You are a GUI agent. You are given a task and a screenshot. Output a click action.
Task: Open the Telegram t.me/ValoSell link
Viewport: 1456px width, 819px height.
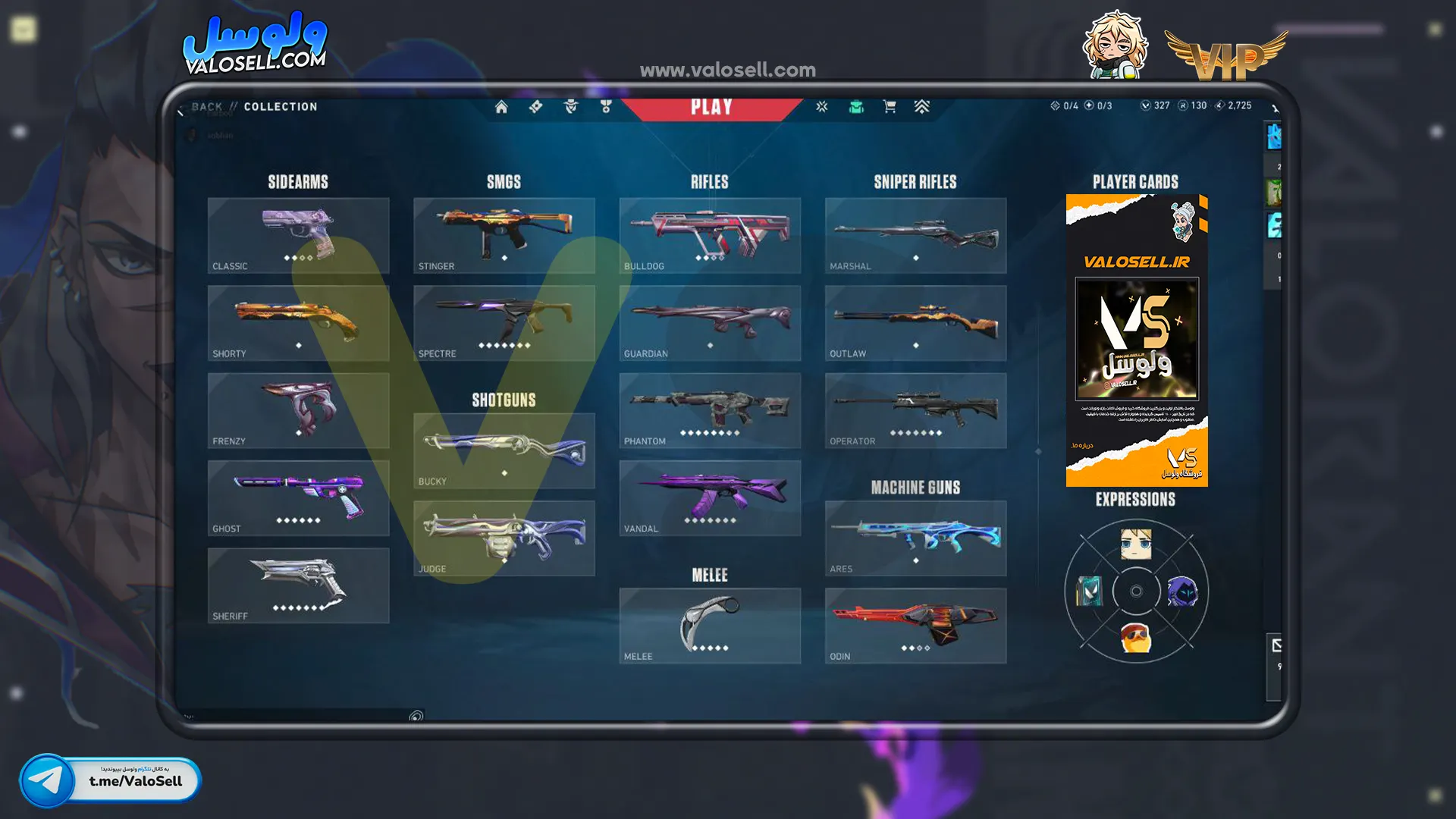111,780
